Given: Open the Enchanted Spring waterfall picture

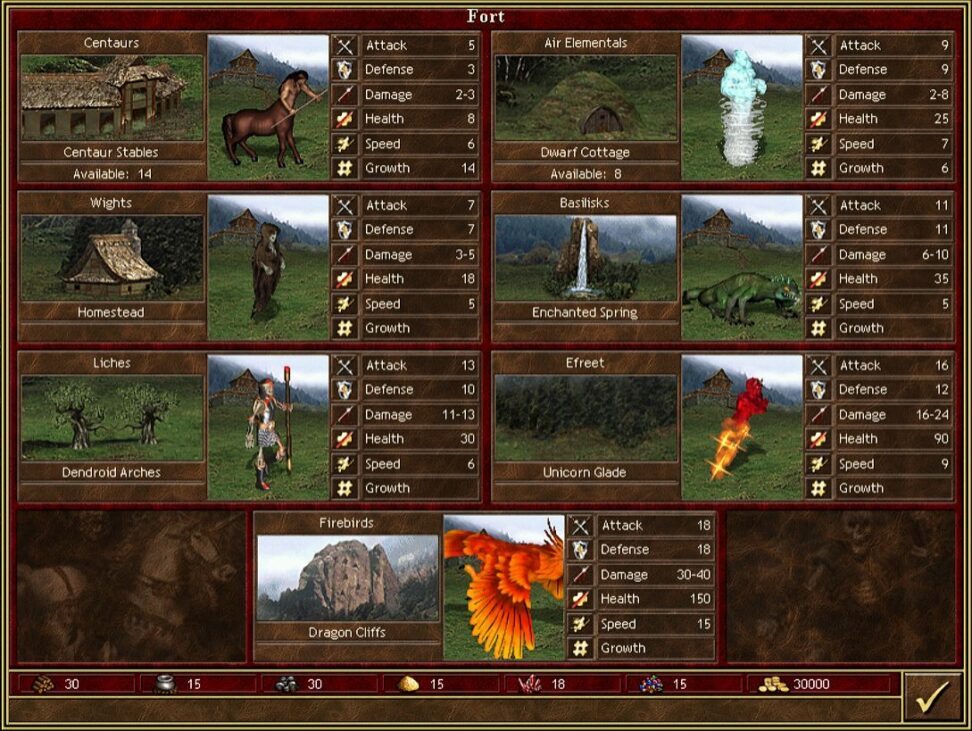Looking at the screenshot, I should [585, 258].
